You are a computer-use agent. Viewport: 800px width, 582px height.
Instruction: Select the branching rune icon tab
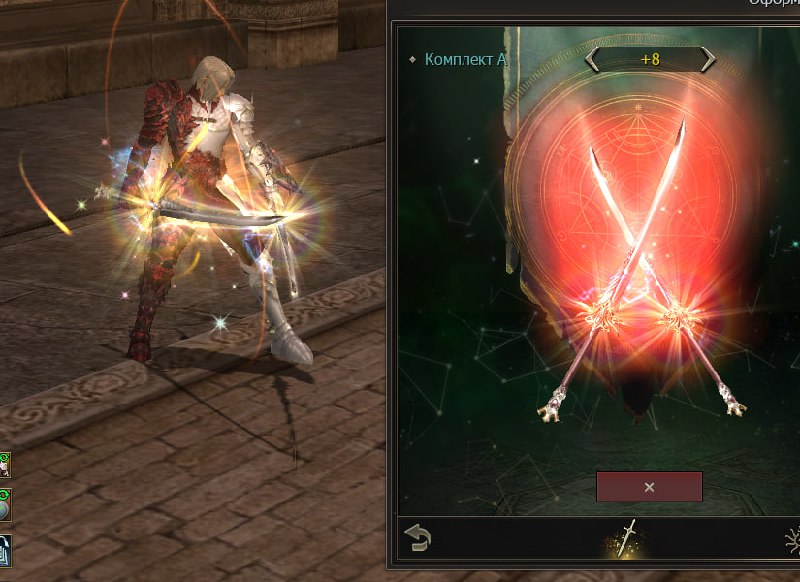pyautogui.click(x=792, y=540)
